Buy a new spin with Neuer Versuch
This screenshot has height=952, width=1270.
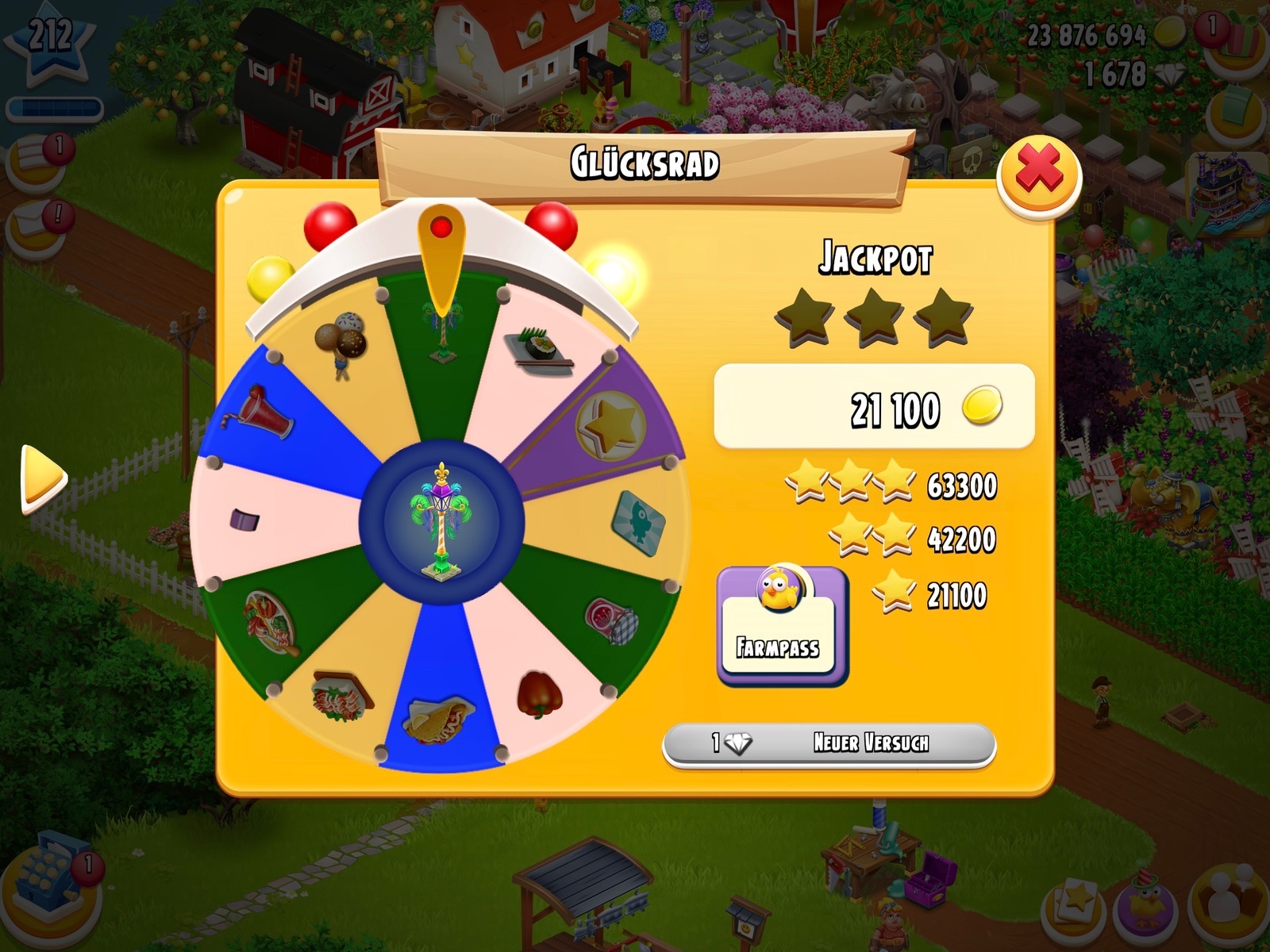pyautogui.click(x=829, y=744)
